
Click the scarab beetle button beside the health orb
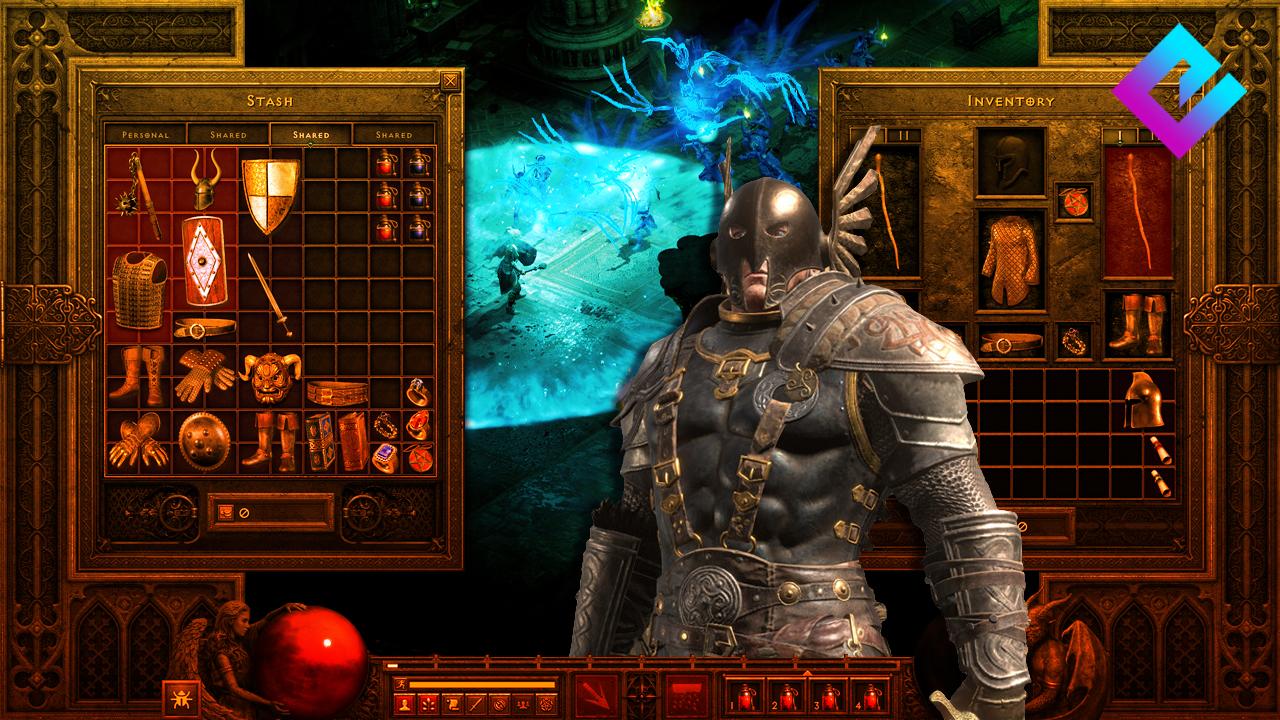click(179, 696)
